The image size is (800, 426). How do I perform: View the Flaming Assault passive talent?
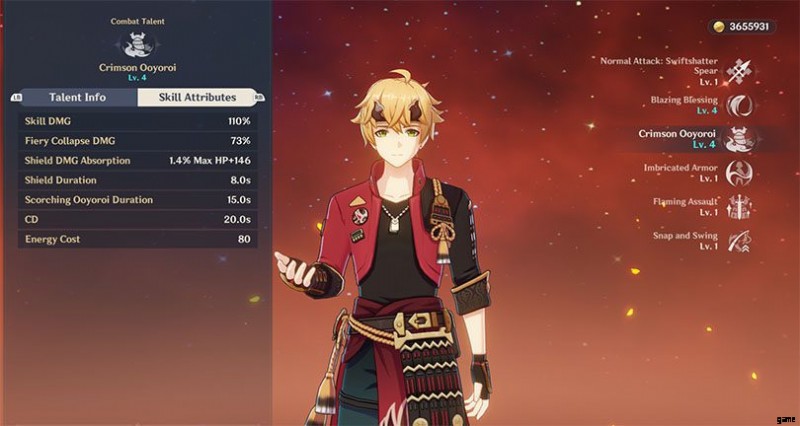[x=741, y=206]
